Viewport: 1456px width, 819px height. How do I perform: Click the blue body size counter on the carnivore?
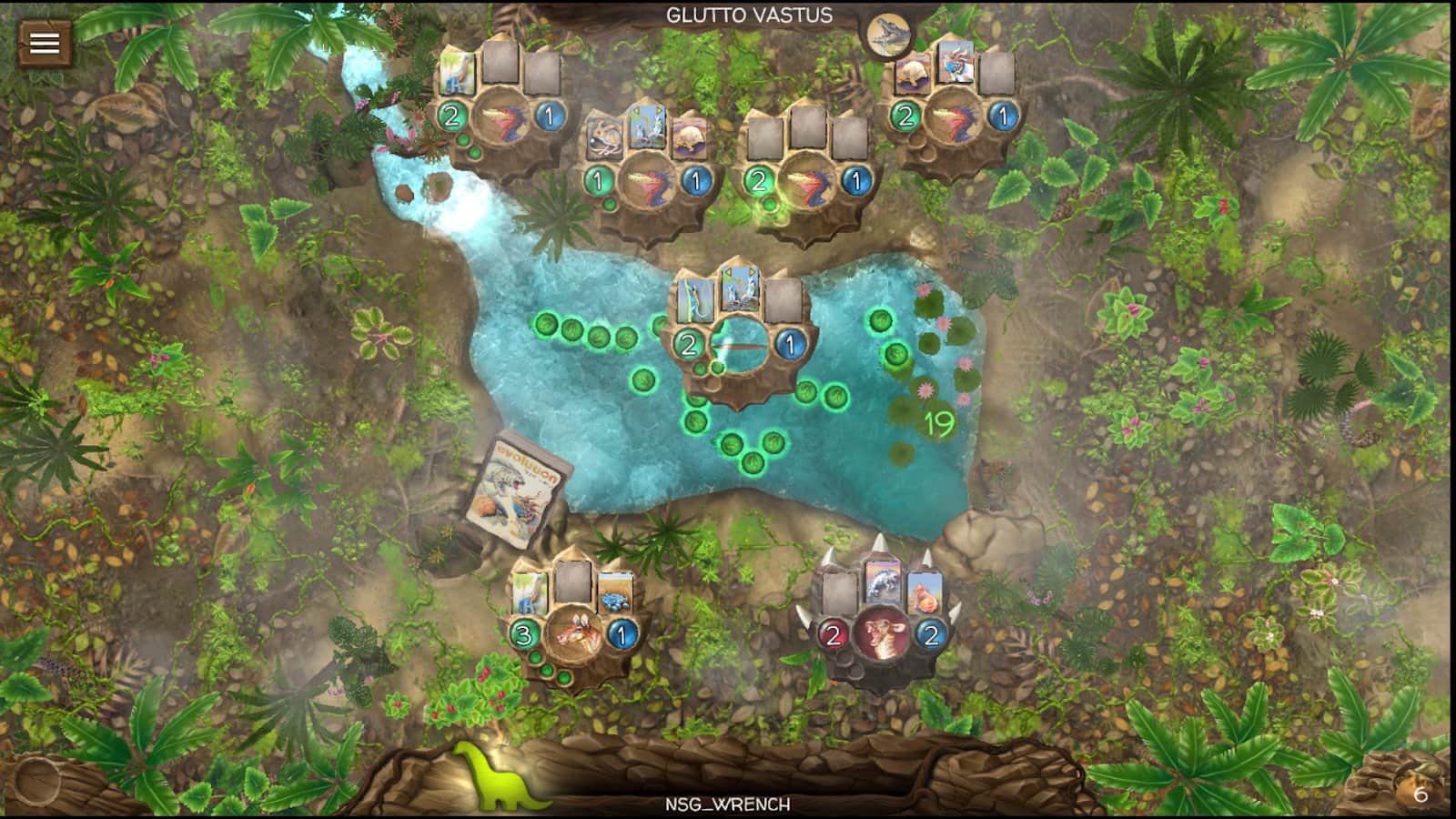(x=932, y=633)
